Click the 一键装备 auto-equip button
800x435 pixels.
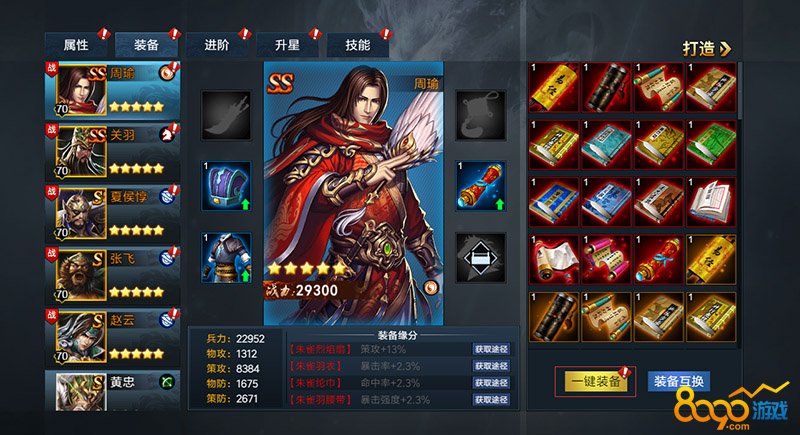tap(594, 381)
